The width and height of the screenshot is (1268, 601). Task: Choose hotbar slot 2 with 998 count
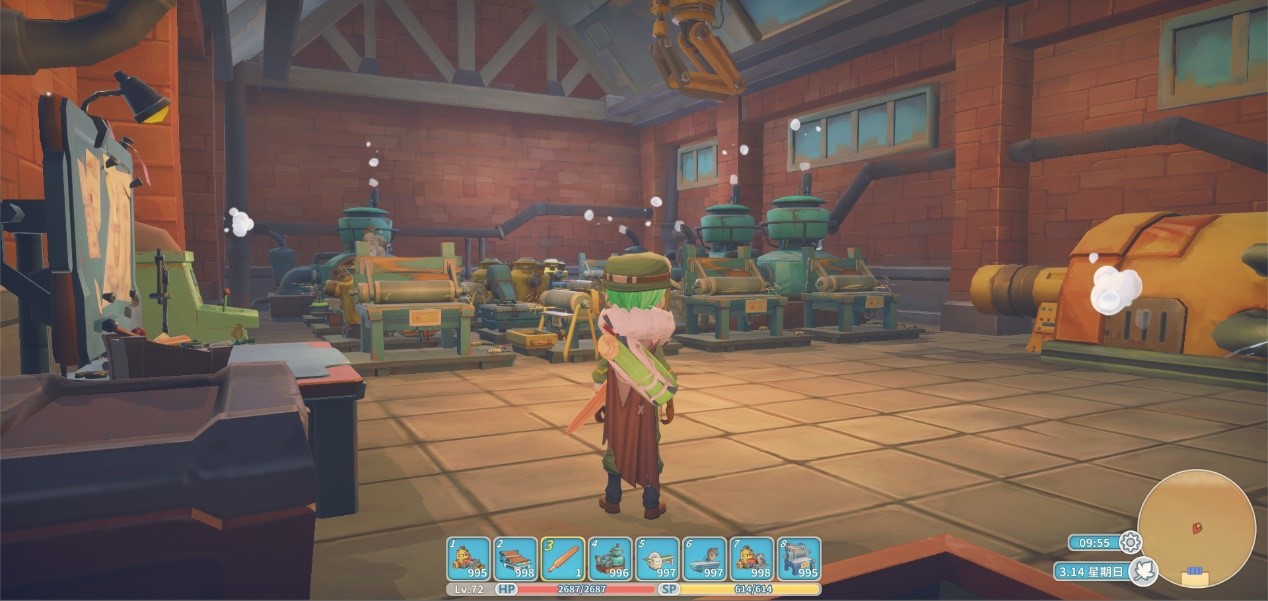coord(515,558)
